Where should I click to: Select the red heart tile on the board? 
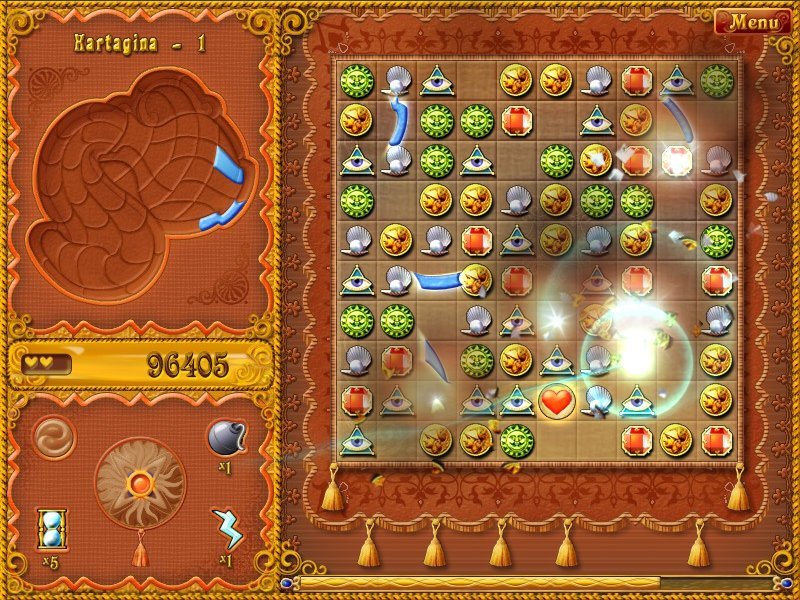pos(555,401)
